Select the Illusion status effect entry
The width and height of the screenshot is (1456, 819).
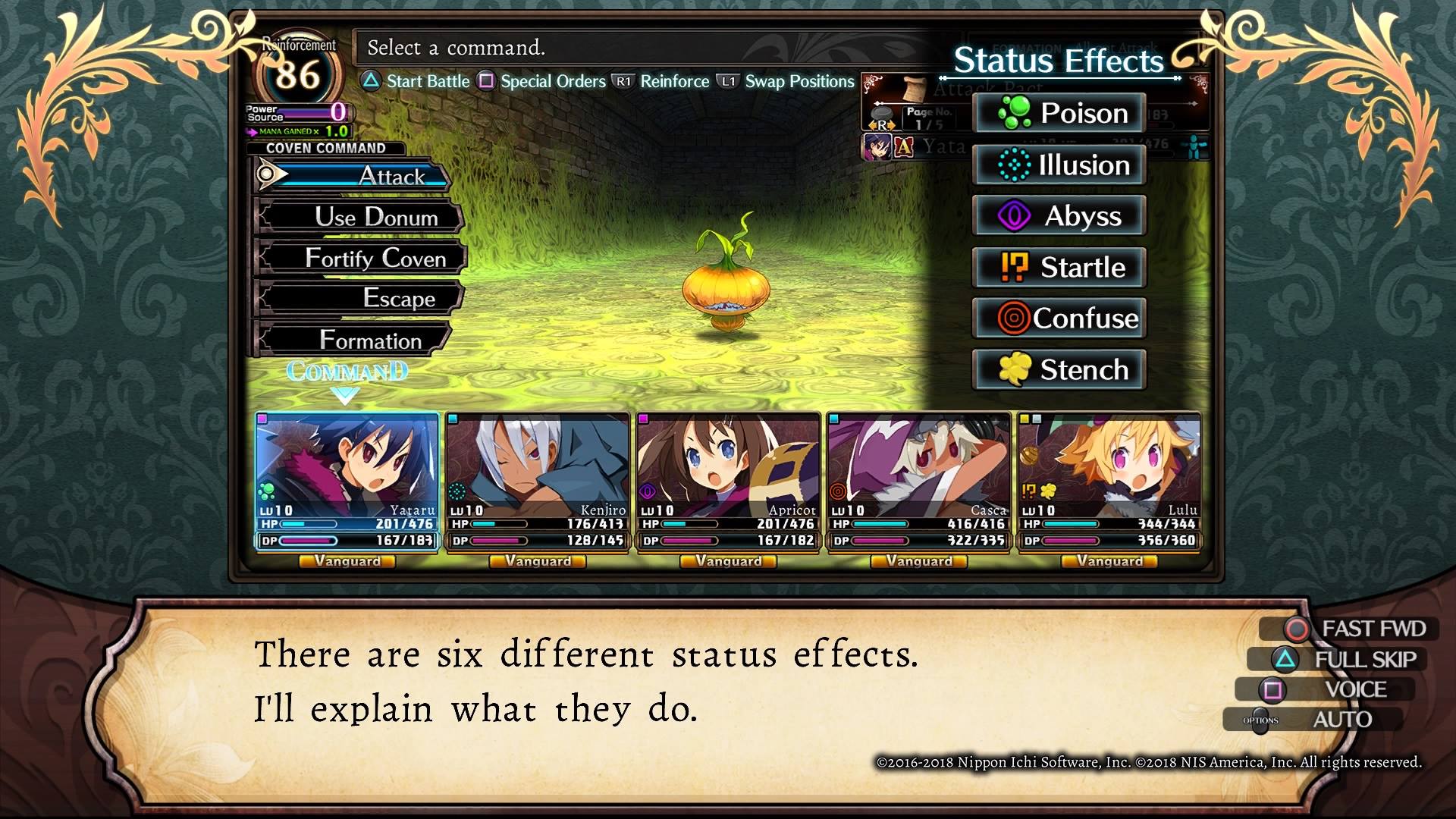pos(1059,165)
